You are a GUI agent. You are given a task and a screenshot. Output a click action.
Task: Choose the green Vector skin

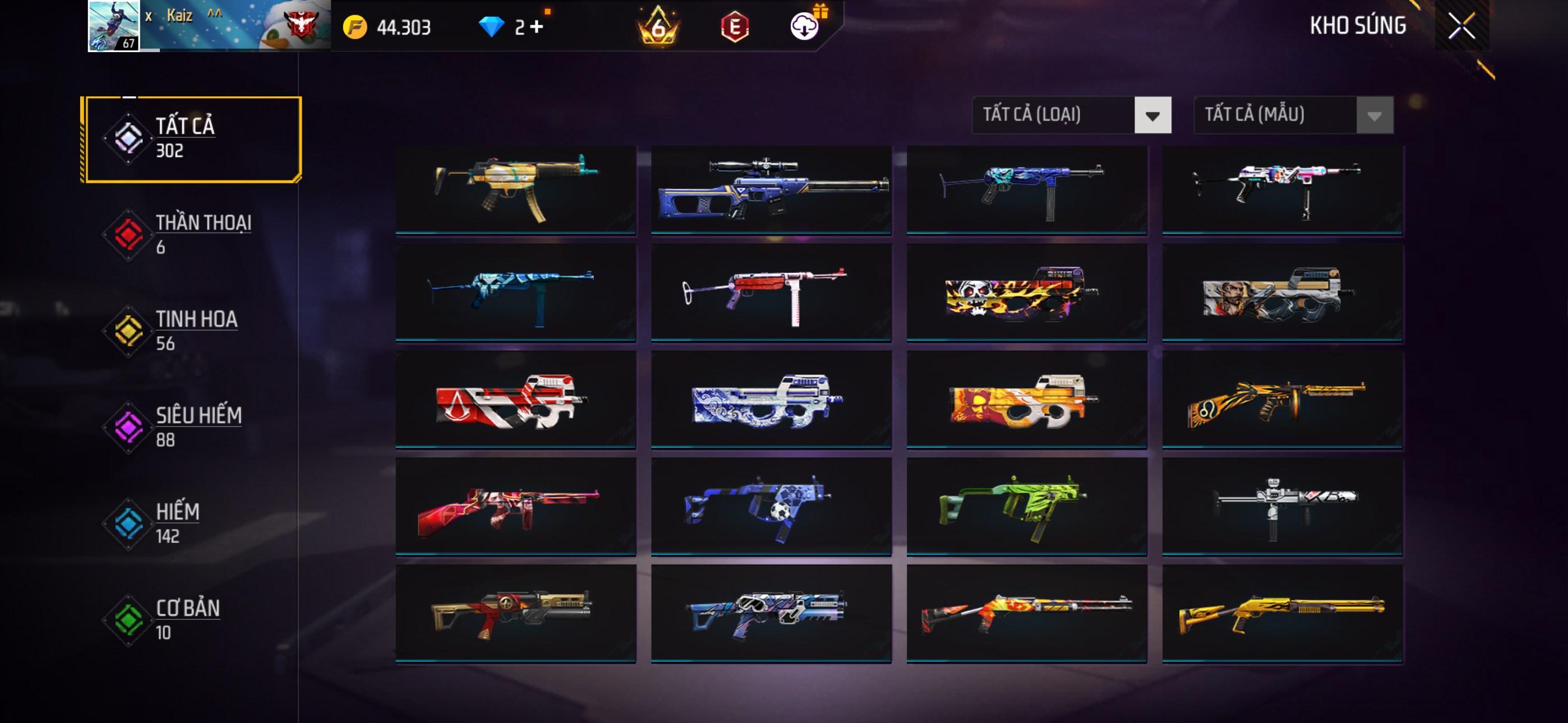click(1027, 506)
